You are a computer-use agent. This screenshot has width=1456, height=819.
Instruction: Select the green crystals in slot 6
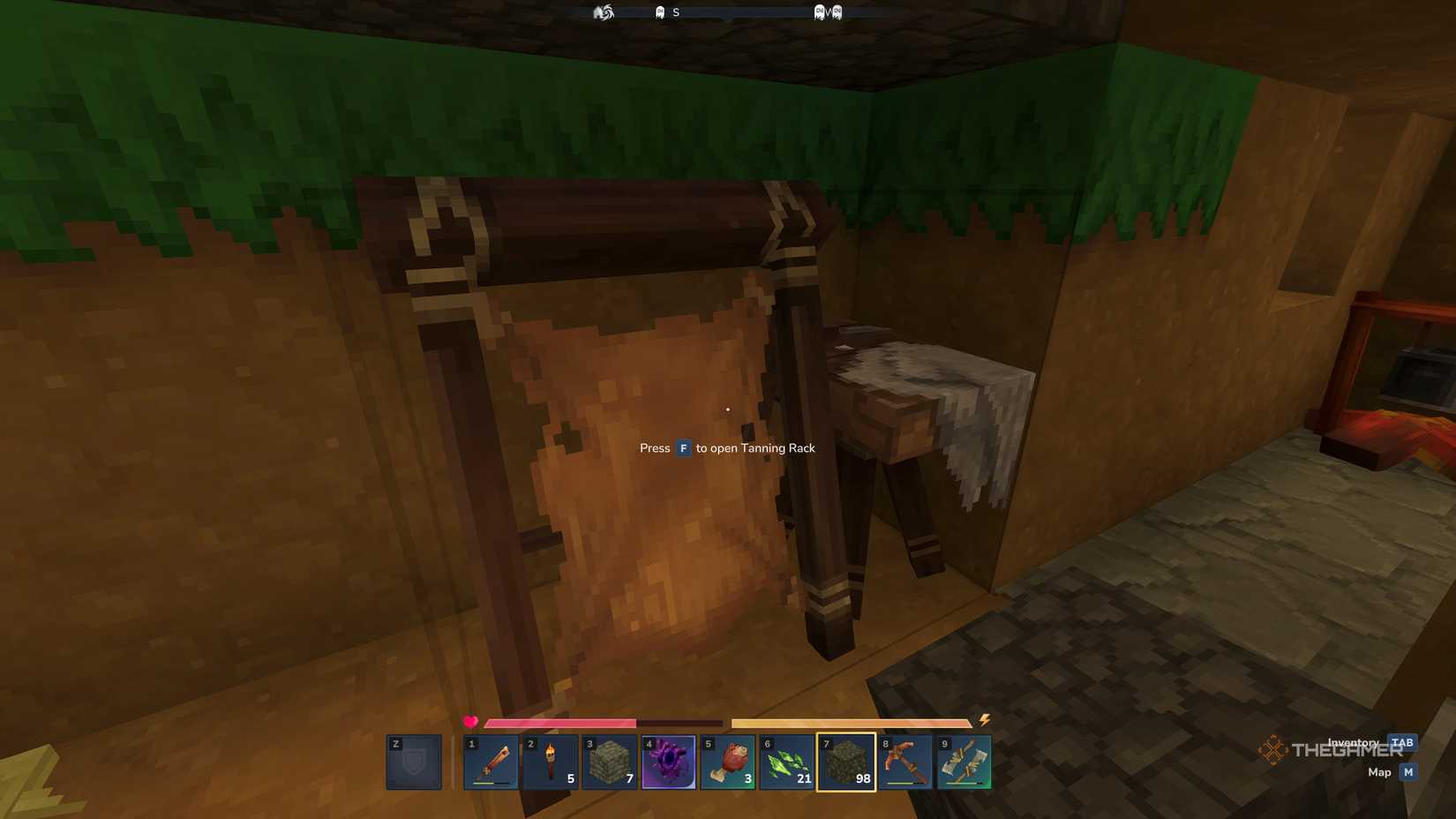point(788,761)
